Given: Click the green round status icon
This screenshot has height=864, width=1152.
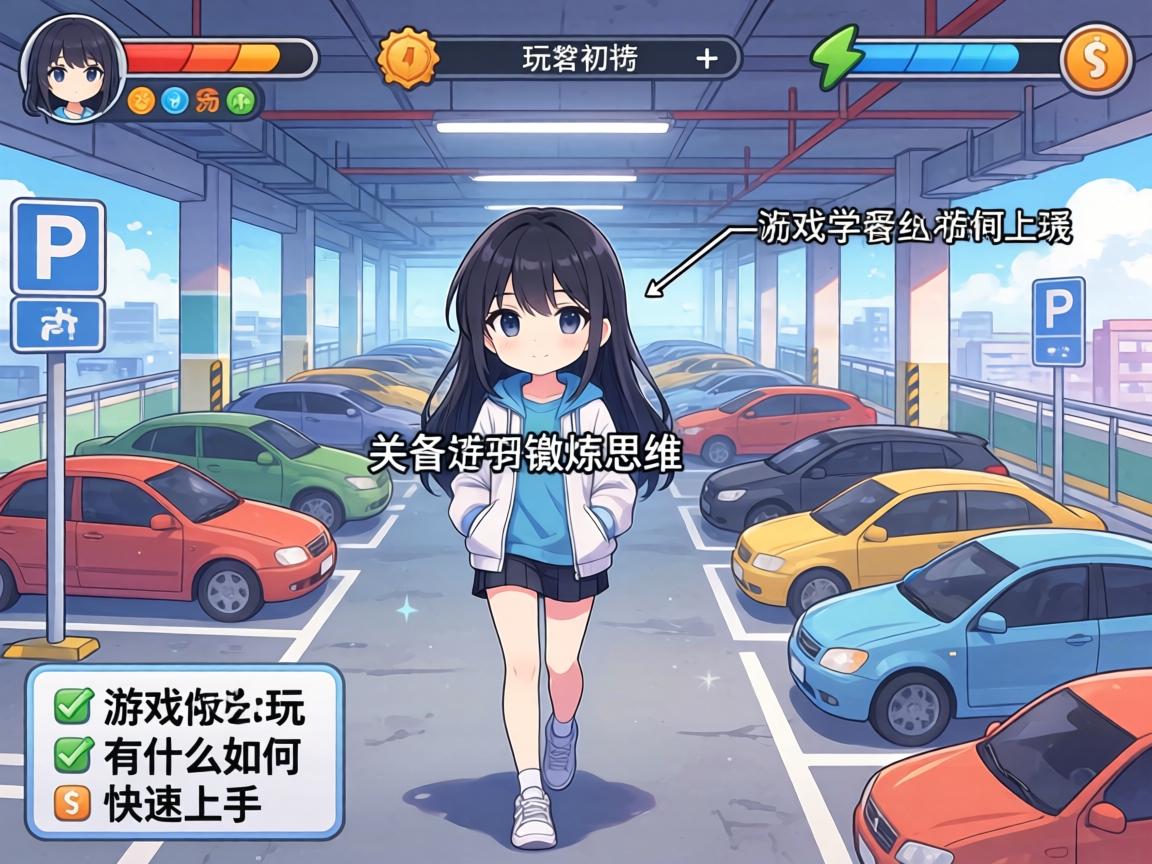Looking at the screenshot, I should (240, 100).
